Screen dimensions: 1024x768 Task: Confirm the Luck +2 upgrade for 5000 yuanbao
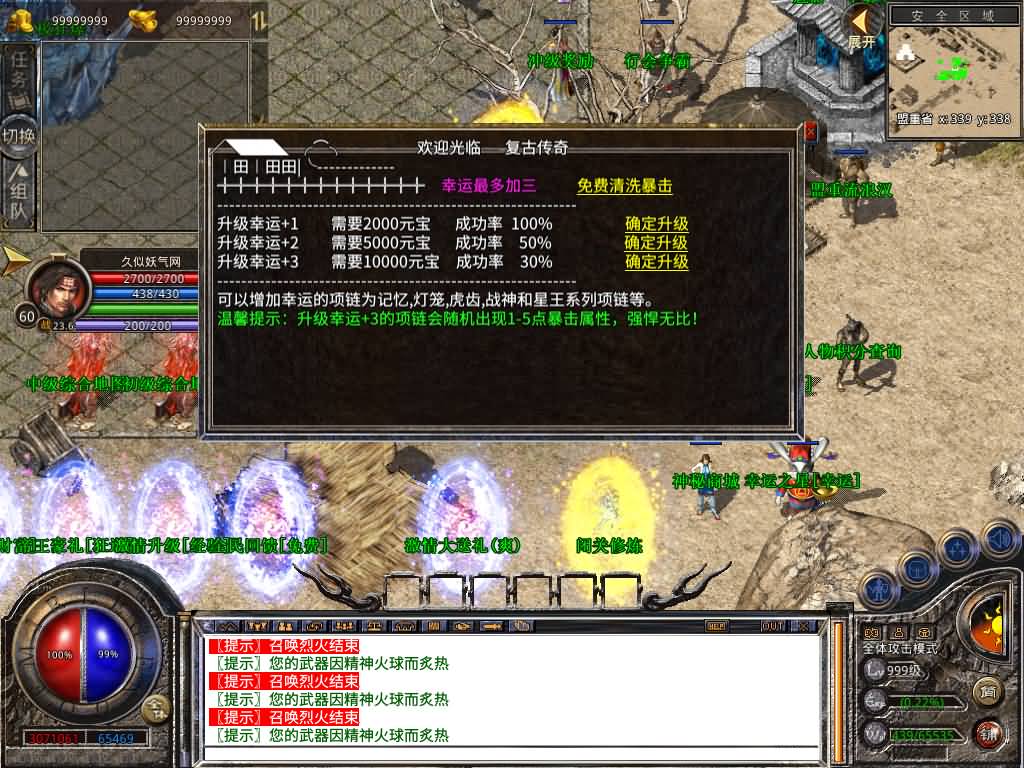pos(656,243)
